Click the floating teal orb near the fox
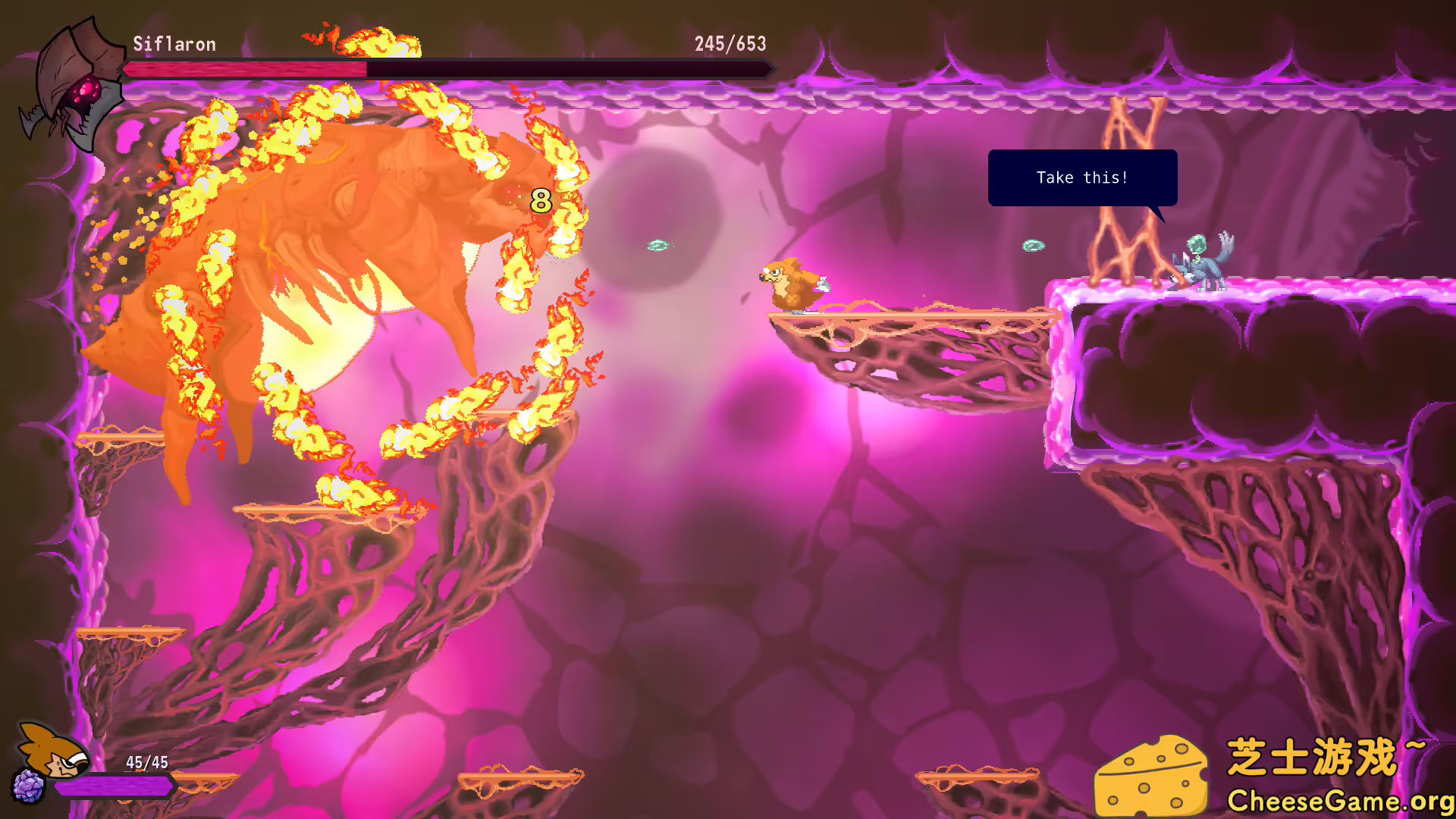 tap(657, 244)
